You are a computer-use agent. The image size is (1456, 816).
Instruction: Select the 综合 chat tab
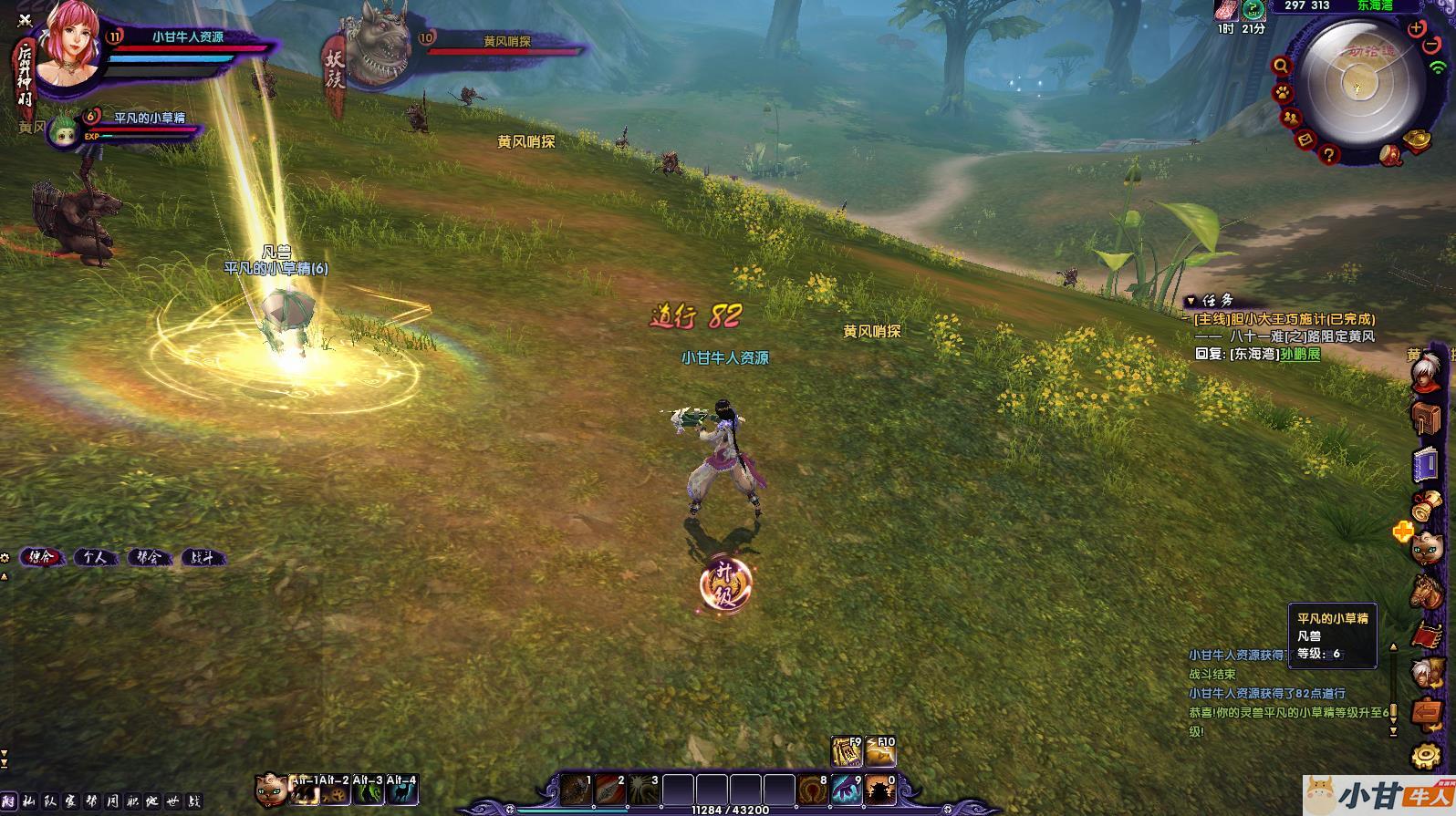(x=41, y=557)
